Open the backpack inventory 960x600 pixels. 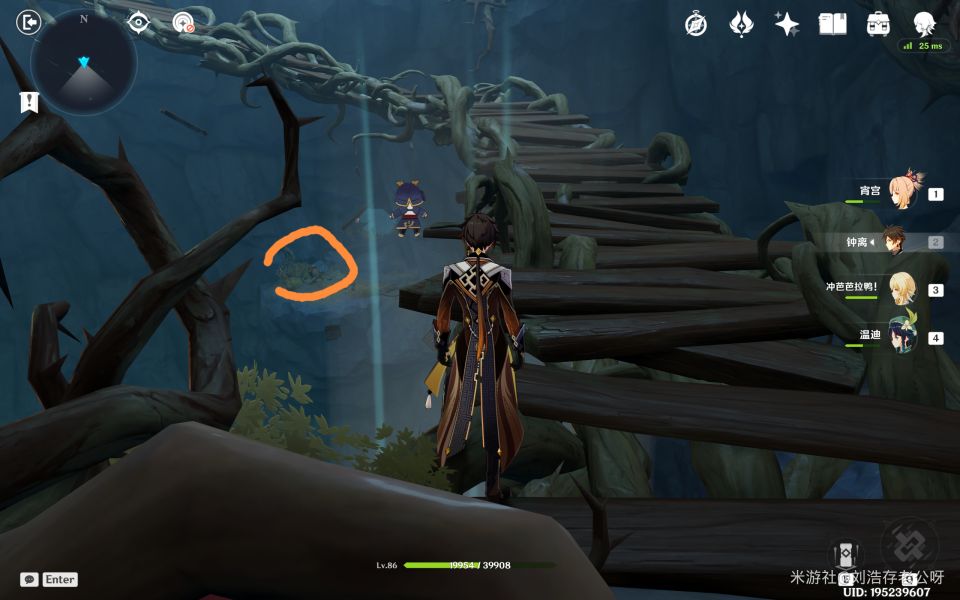(878, 24)
